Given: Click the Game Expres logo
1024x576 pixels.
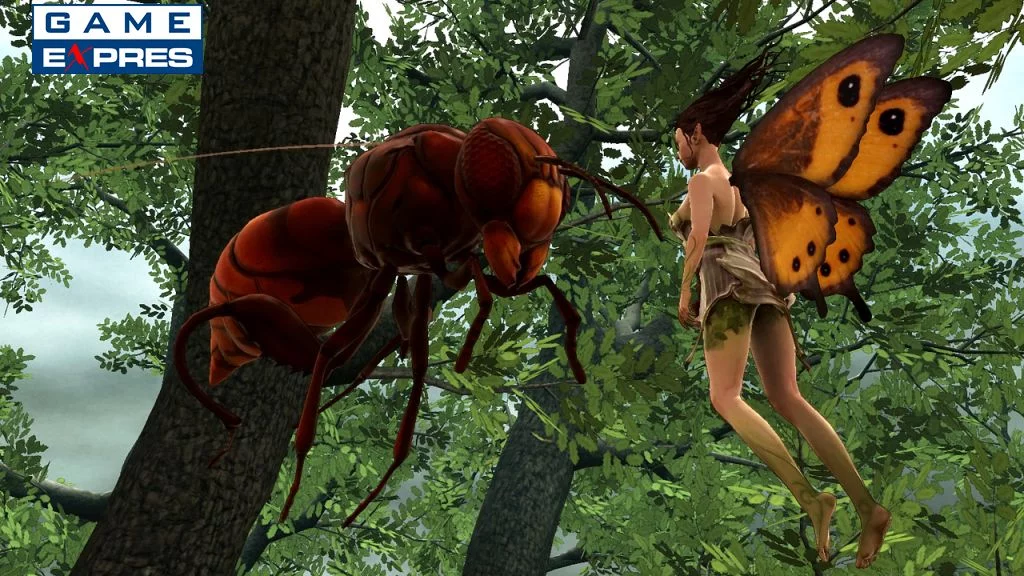Looking at the screenshot, I should click(x=117, y=39).
